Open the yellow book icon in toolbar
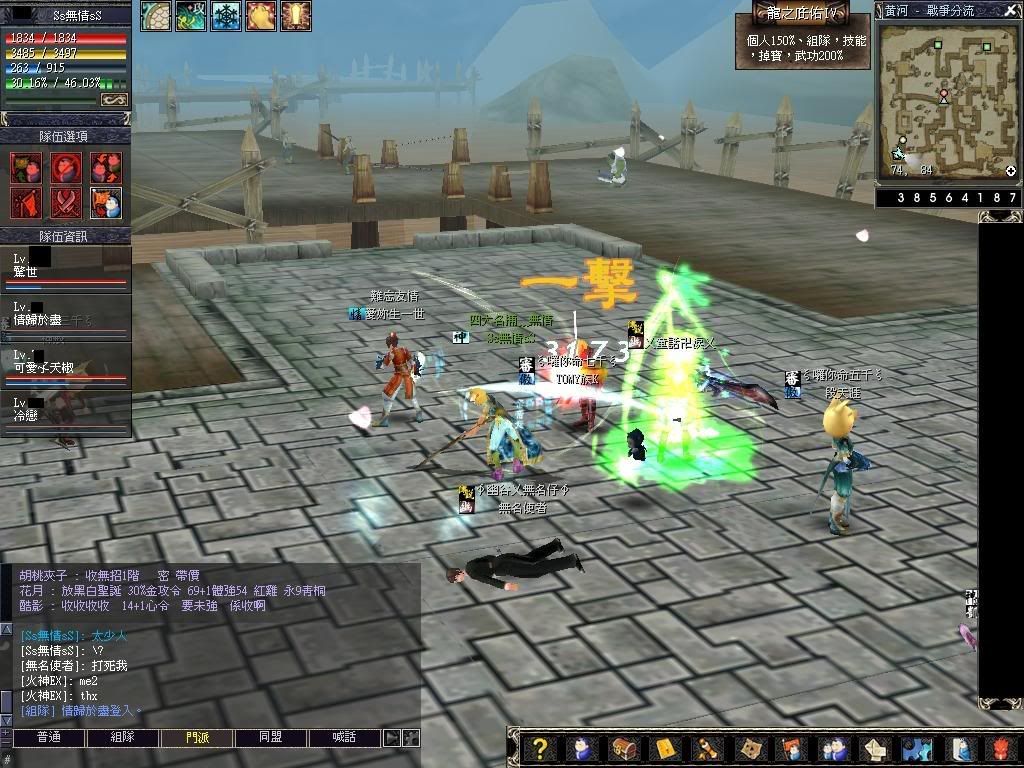Screen dimensions: 1024x768 665,748
